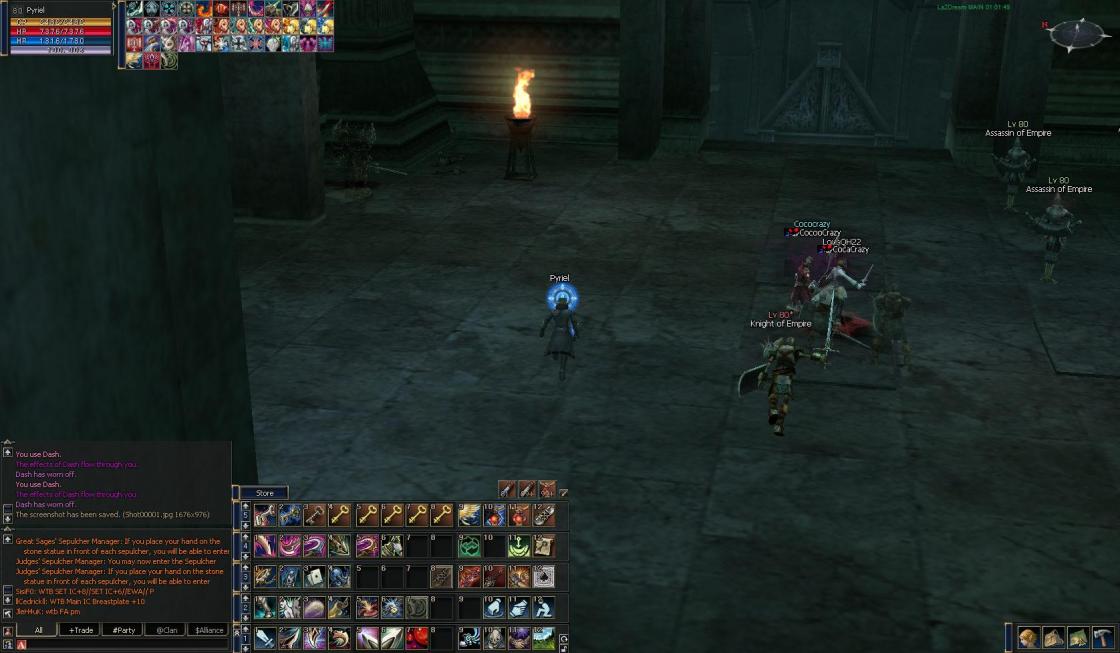
Task: Activate the winged skill icon in hotbar five
Action: pyautogui.click(x=469, y=515)
